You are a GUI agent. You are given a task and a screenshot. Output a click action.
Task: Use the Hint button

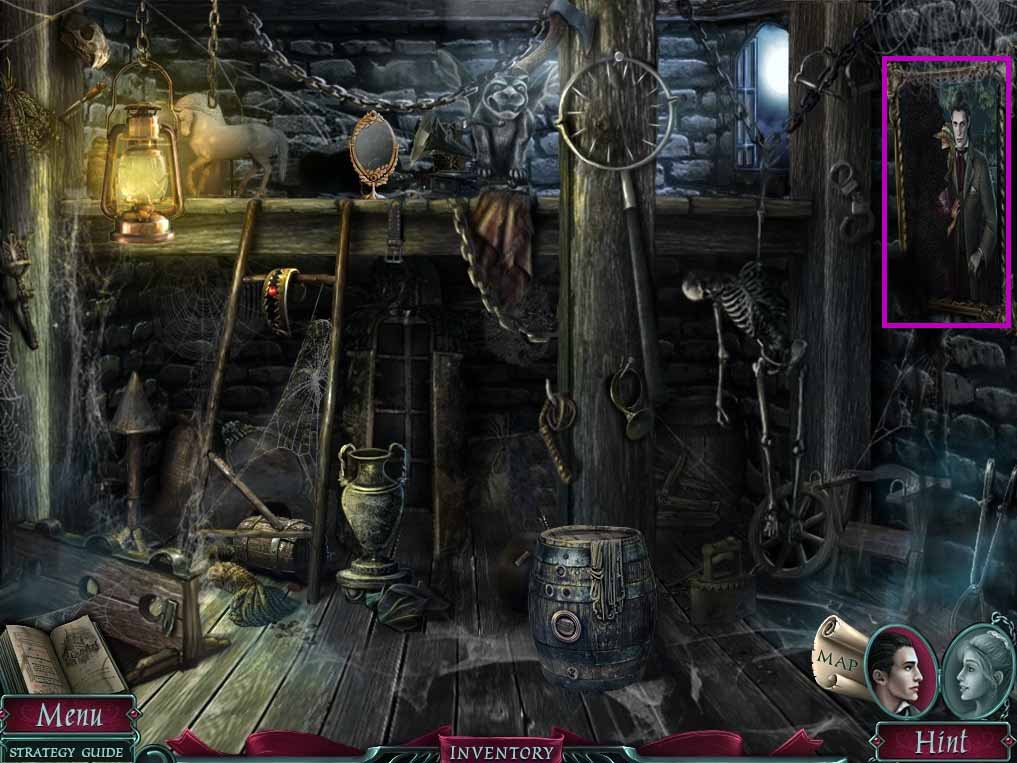coord(941,742)
